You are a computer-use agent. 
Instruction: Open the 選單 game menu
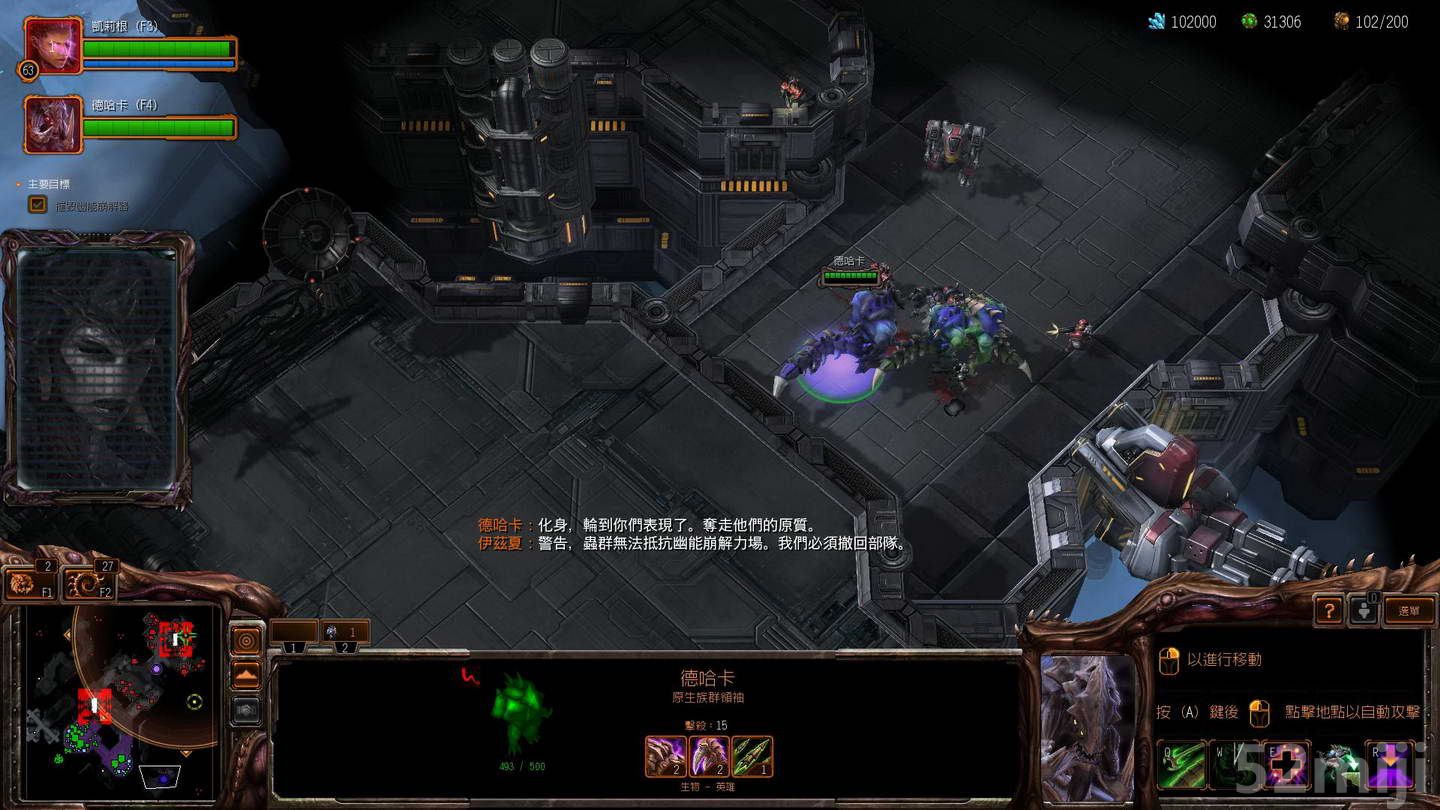pyautogui.click(x=1411, y=610)
